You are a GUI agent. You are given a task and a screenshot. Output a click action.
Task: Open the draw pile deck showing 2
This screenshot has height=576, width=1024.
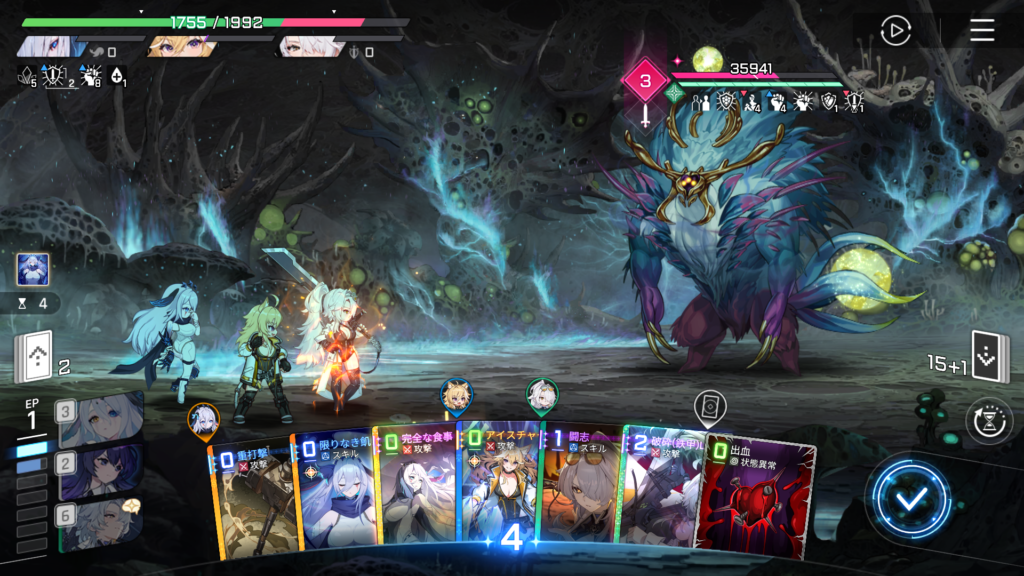click(x=33, y=358)
